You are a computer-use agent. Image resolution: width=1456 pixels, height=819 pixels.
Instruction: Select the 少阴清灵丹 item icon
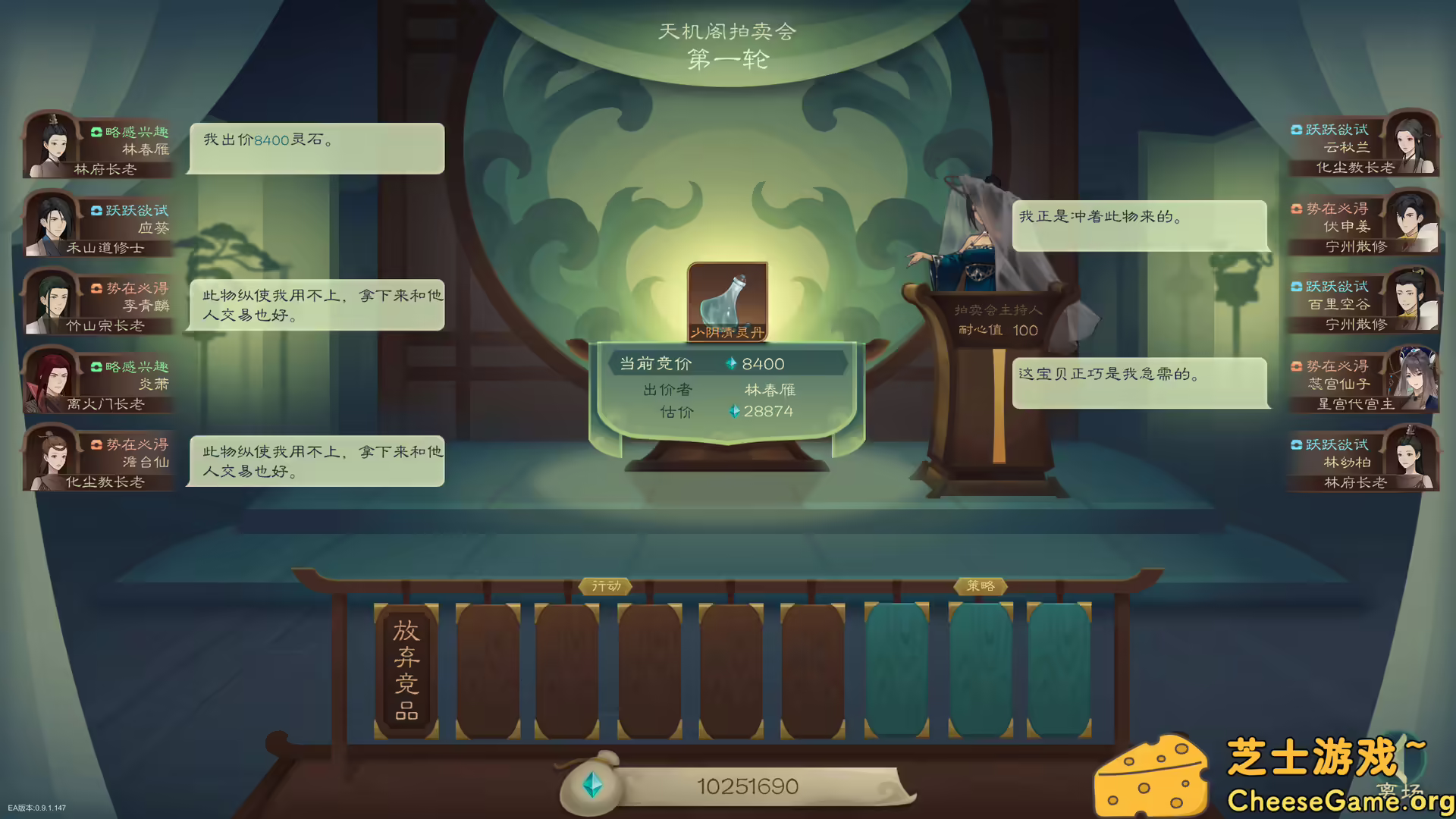pyautogui.click(x=728, y=301)
